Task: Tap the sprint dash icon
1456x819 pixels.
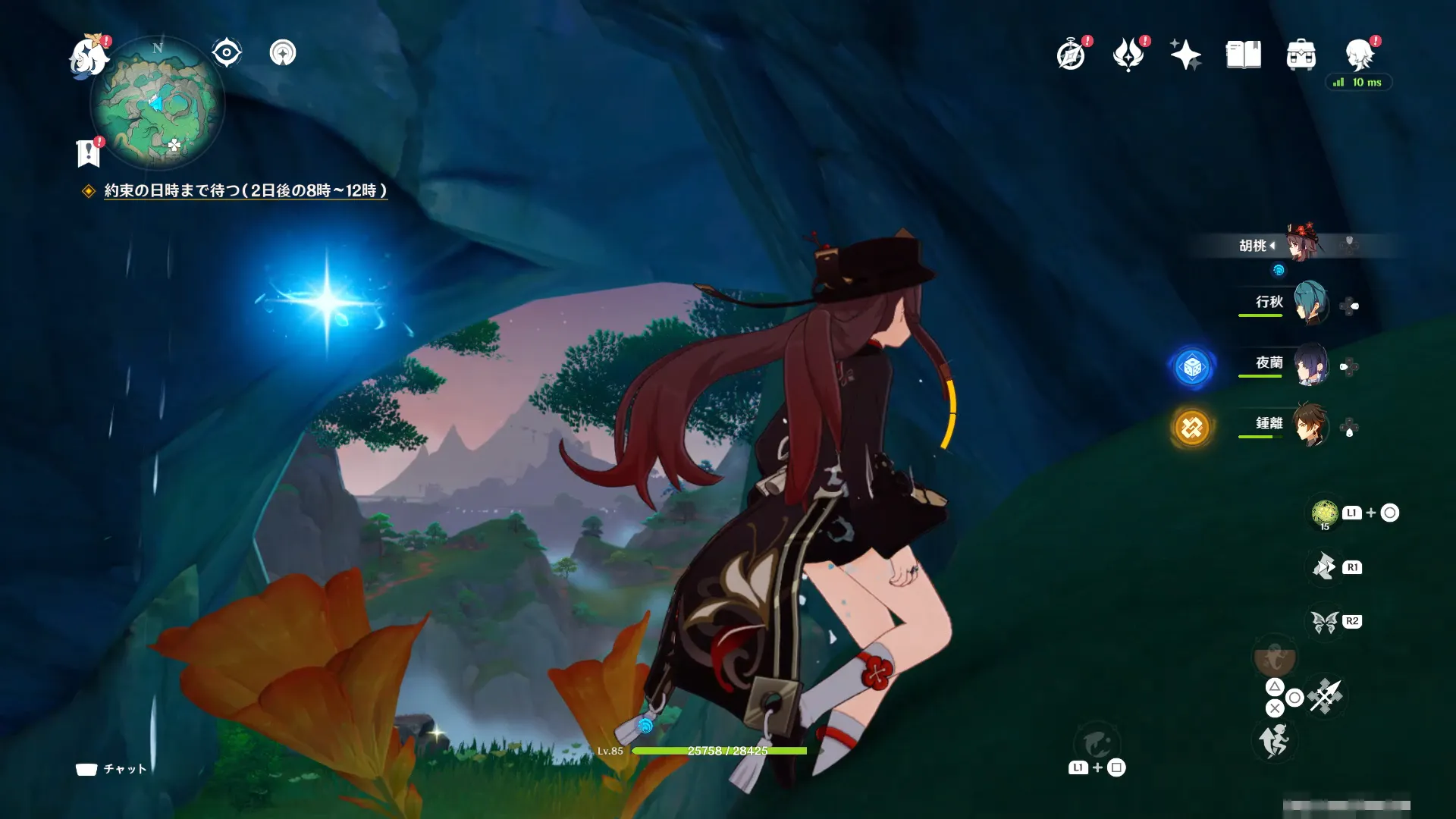Action: (1274, 740)
